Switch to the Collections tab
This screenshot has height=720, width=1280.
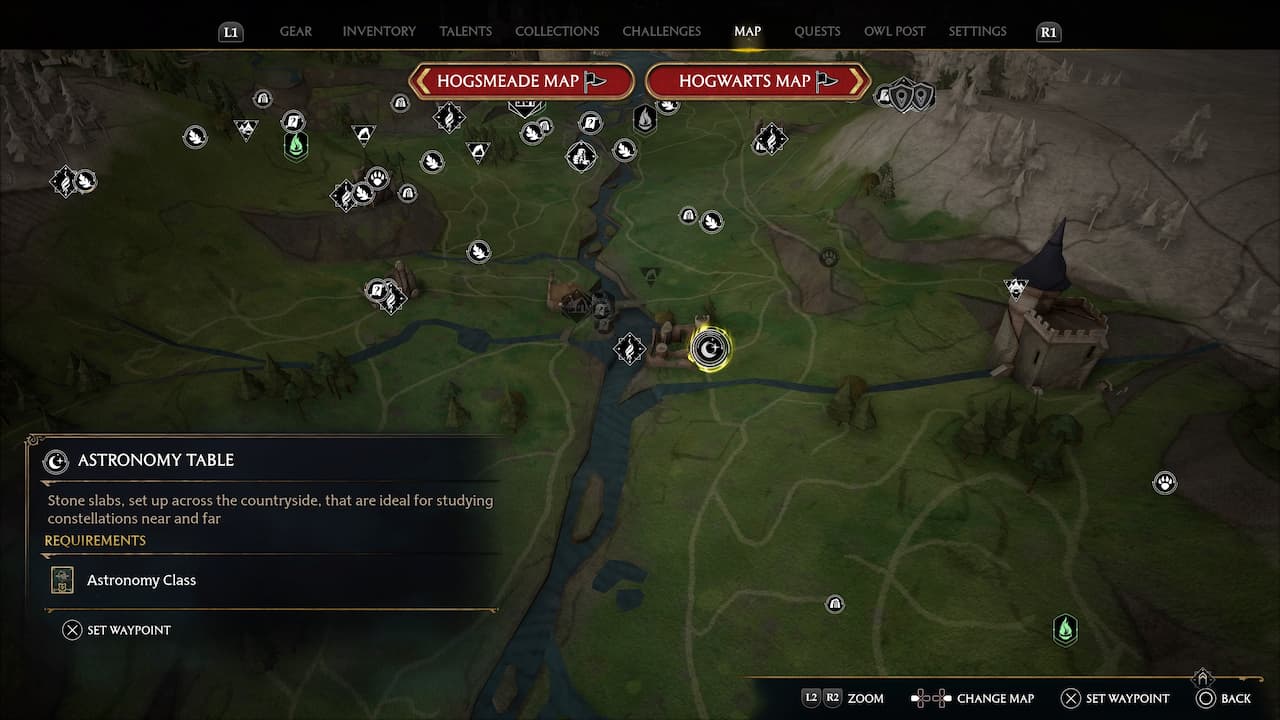(x=556, y=31)
